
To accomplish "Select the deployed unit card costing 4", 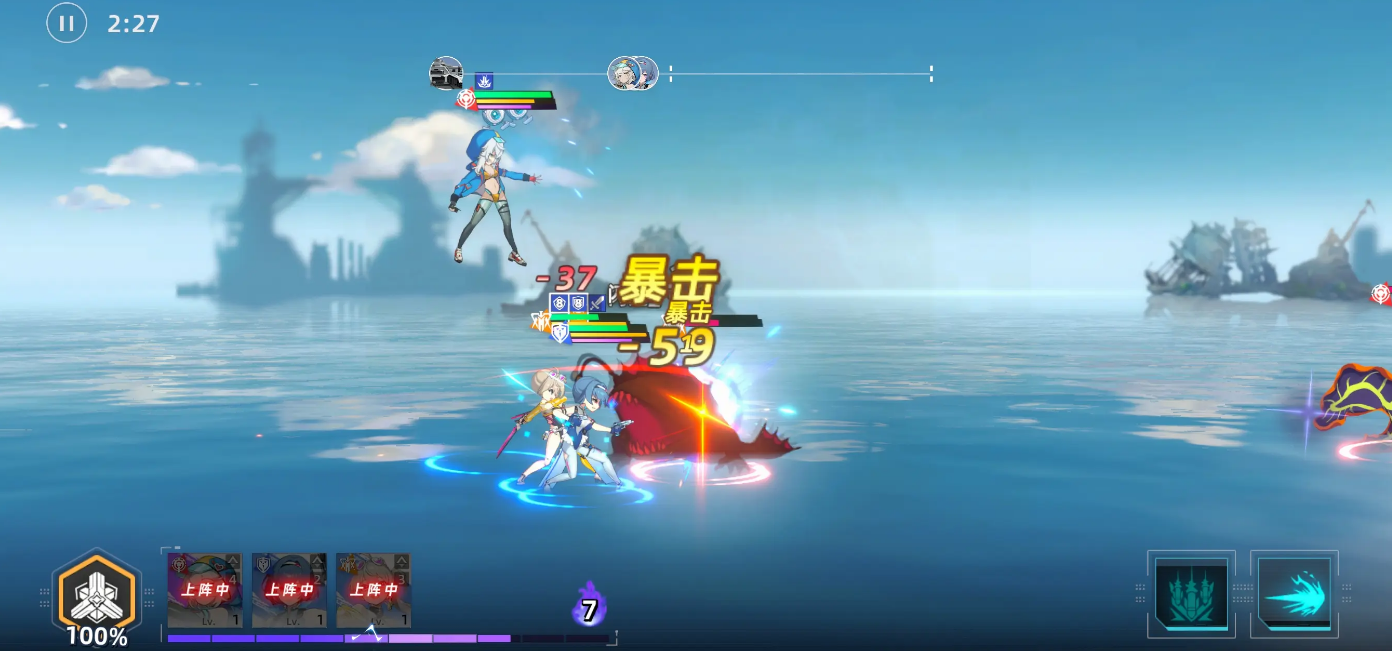I will pyautogui.click(x=205, y=590).
